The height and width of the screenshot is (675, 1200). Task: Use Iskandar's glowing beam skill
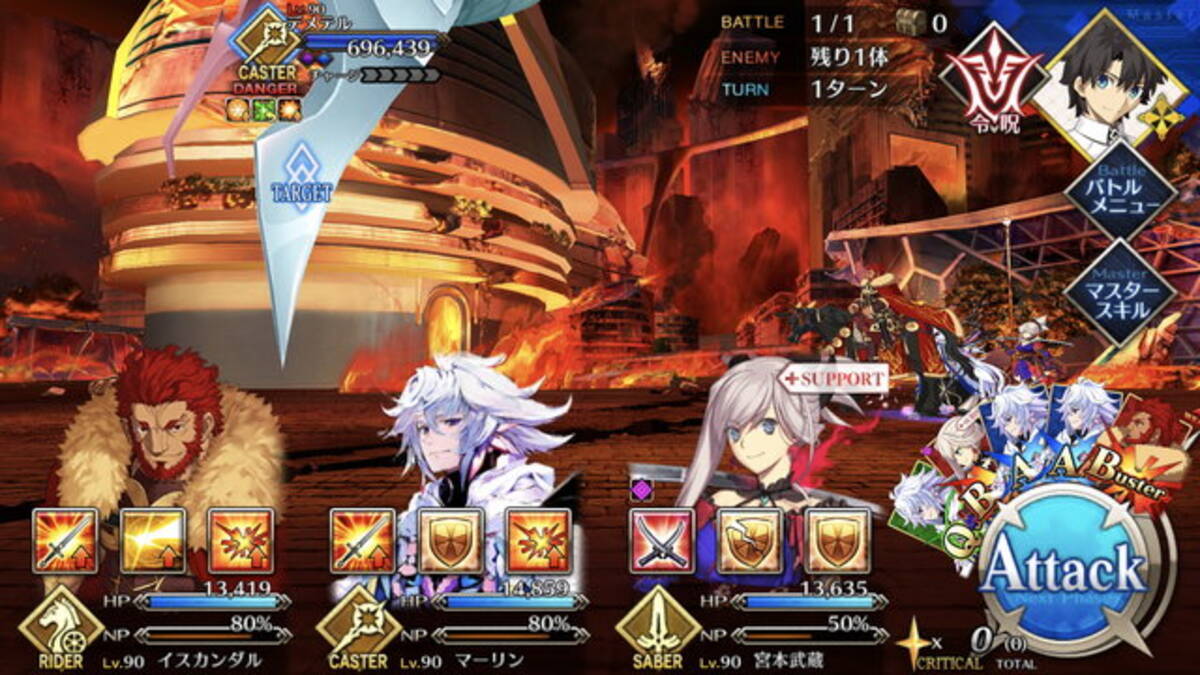coord(153,541)
